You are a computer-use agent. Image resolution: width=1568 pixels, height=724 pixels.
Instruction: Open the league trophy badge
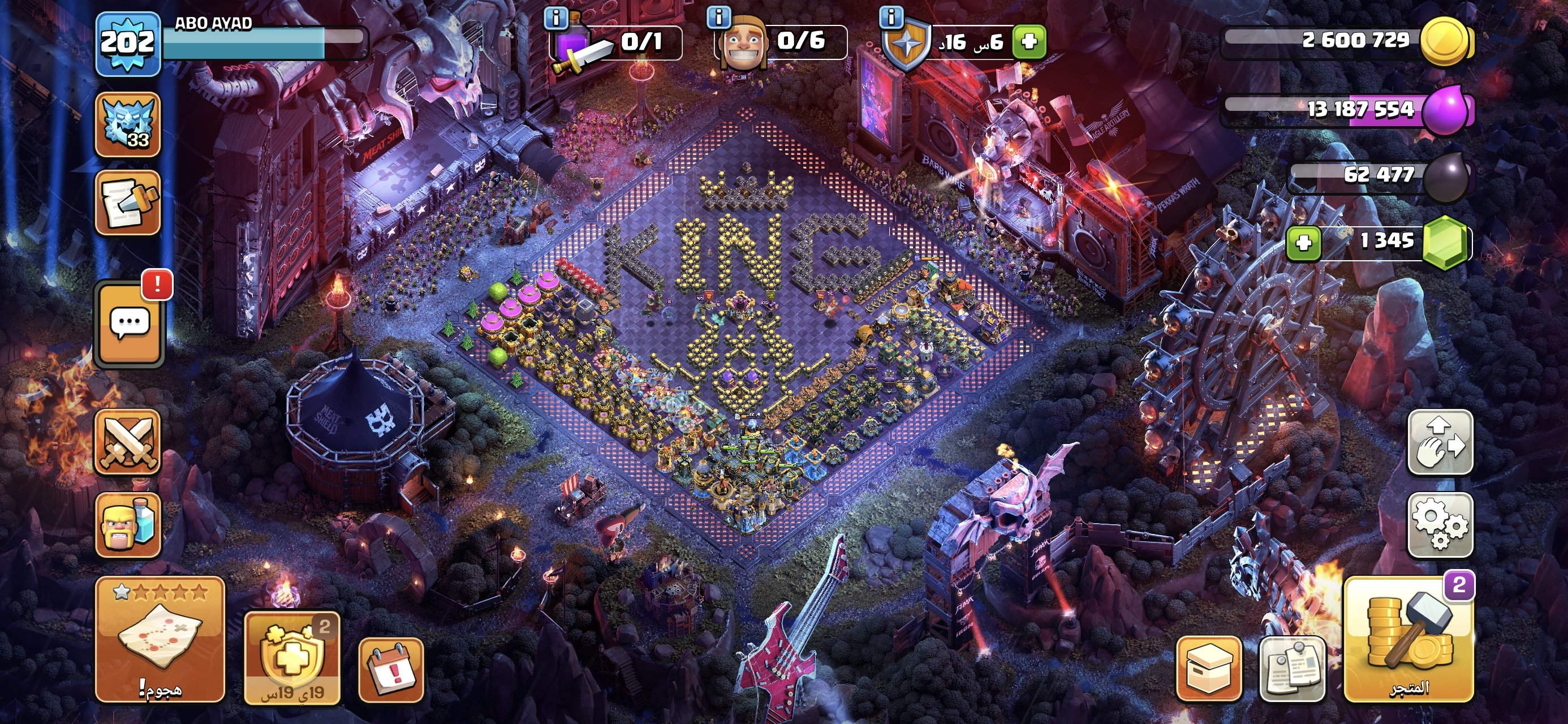127,124
